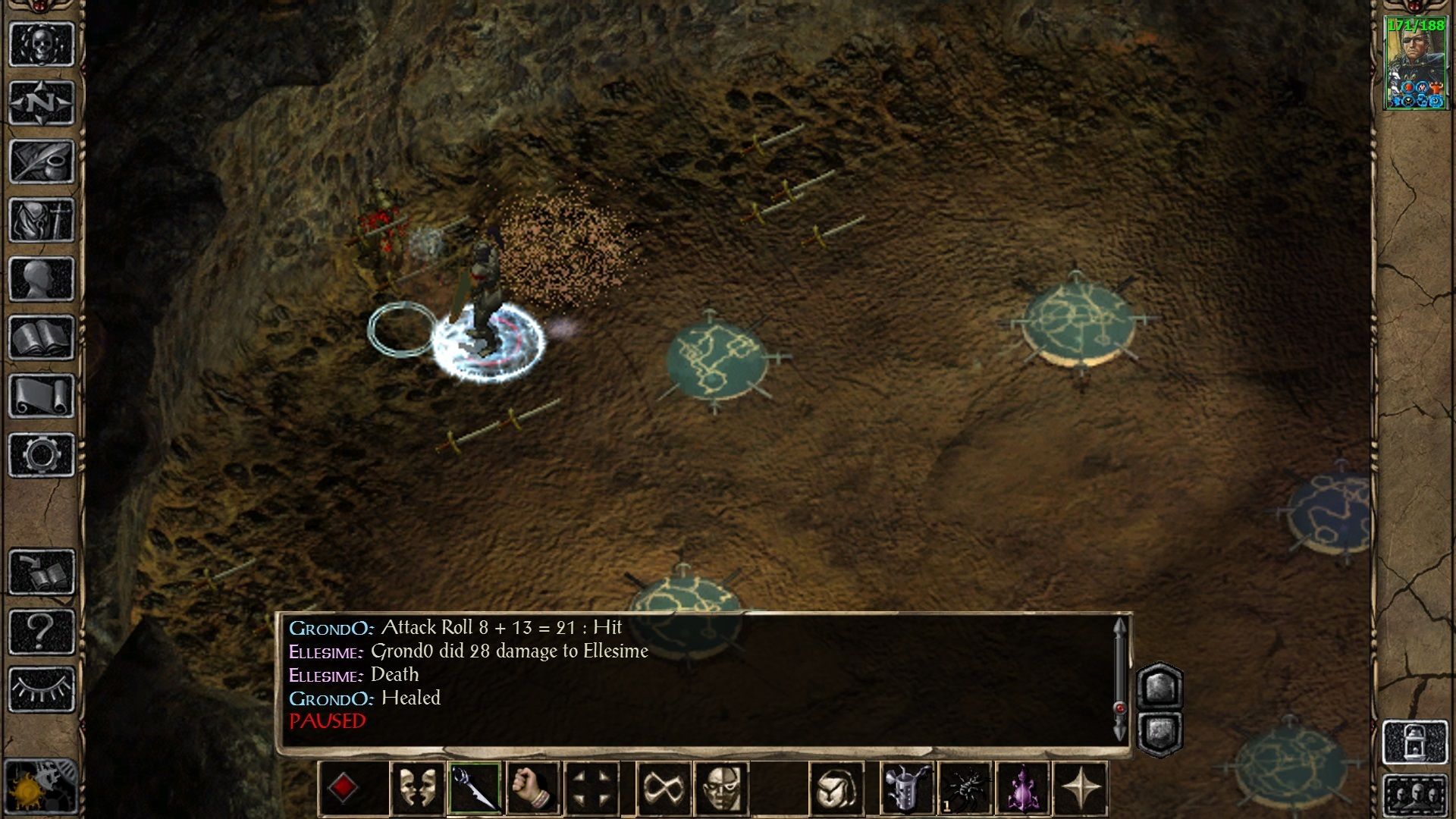Screen dimensions: 1456x819
Task: Use the spider figurine quick item
Action: [x=965, y=789]
